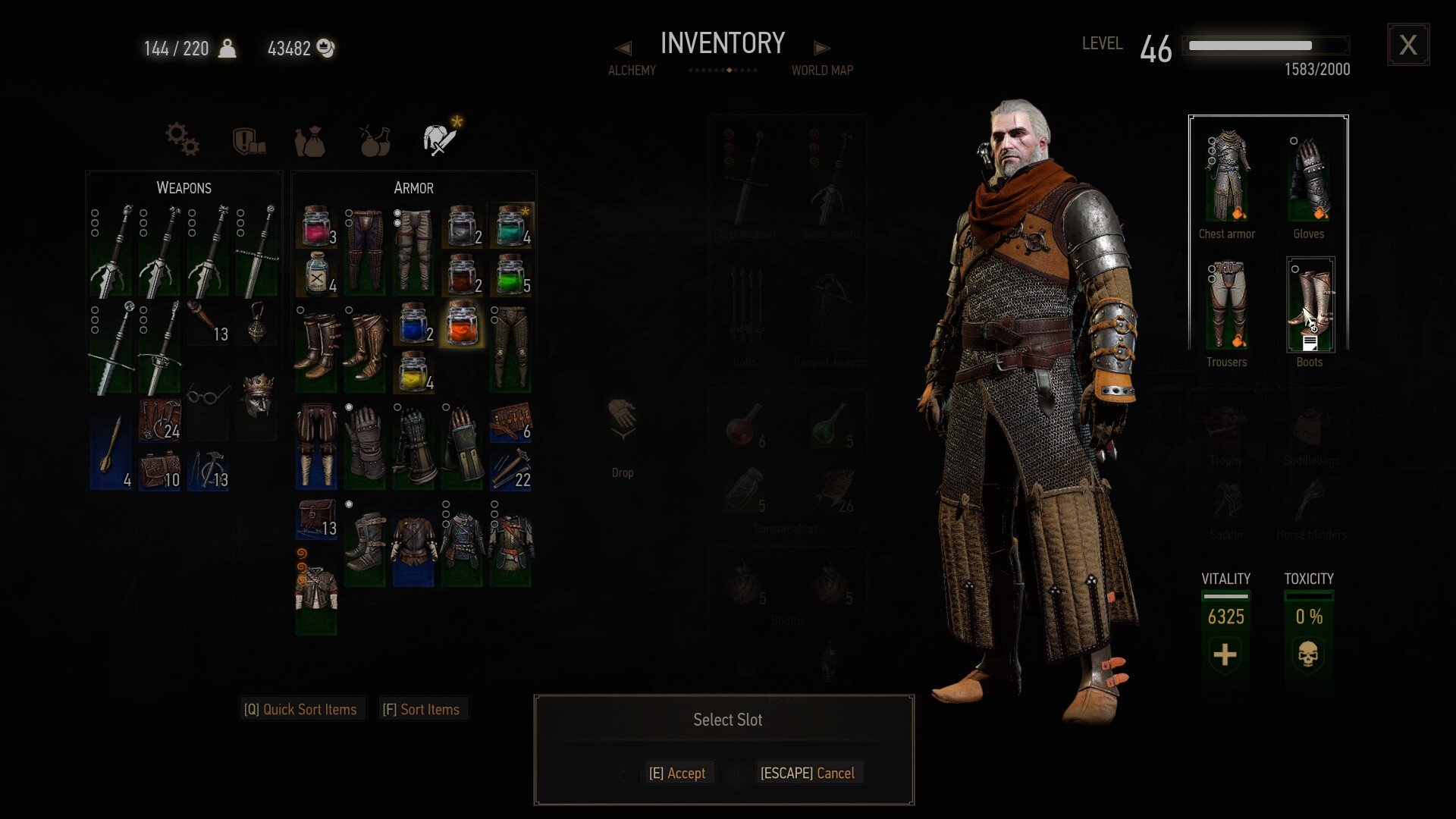The image size is (1456, 819).
Task: Cancel the Select Slot prompt
Action: click(x=807, y=773)
